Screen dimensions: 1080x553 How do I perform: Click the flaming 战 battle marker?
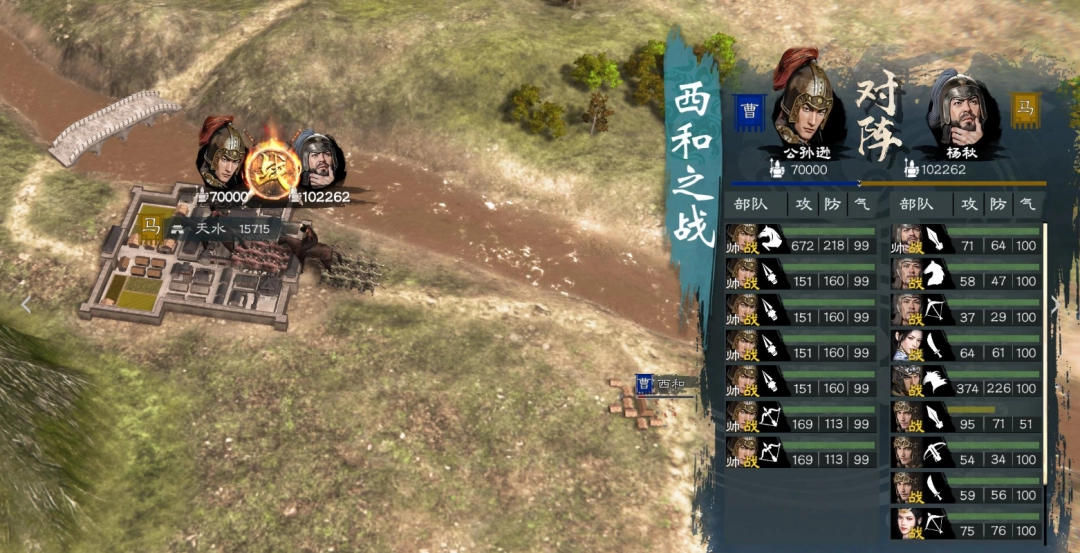(x=272, y=169)
